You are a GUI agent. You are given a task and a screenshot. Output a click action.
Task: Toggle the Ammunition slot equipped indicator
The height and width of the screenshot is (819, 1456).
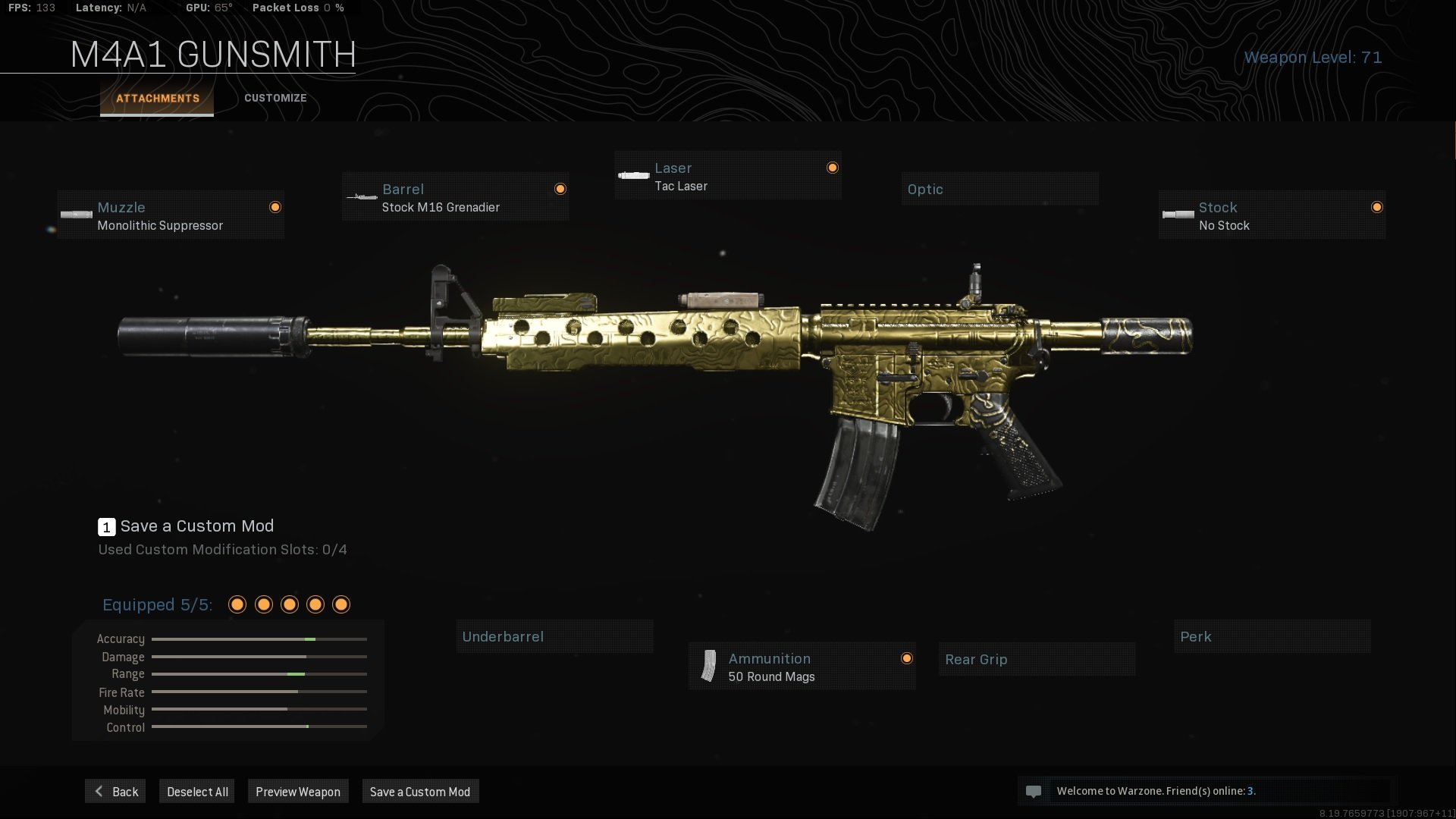[907, 658]
